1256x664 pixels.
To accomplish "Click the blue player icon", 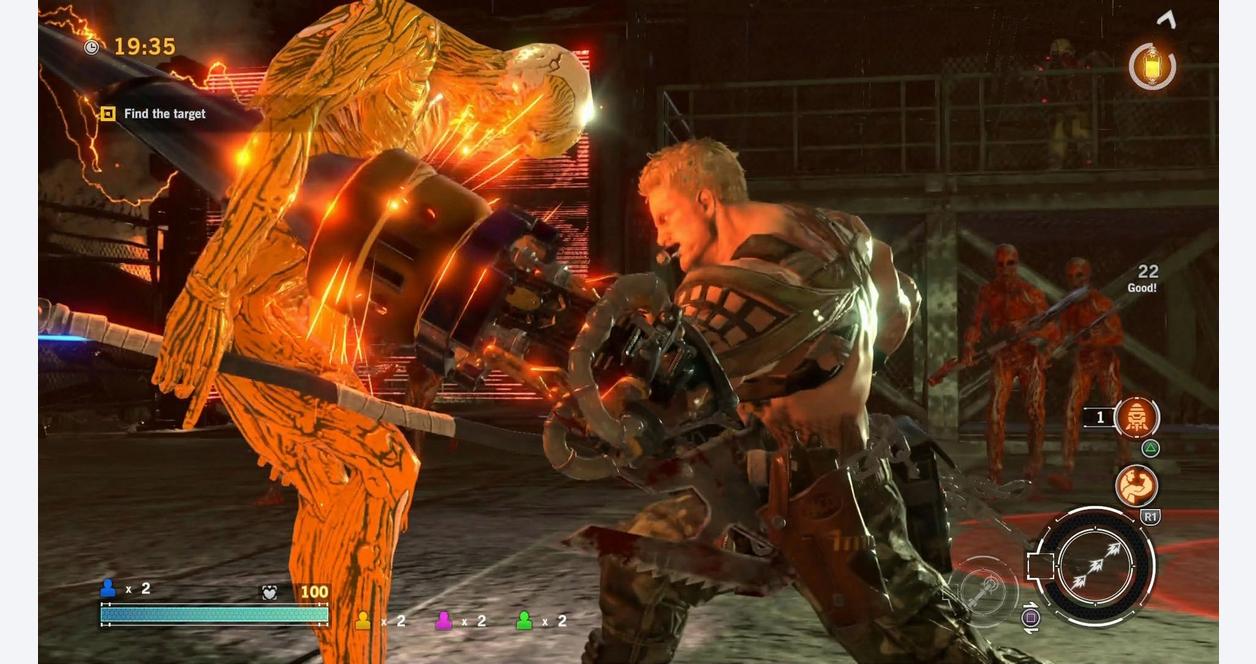I will click(x=108, y=588).
